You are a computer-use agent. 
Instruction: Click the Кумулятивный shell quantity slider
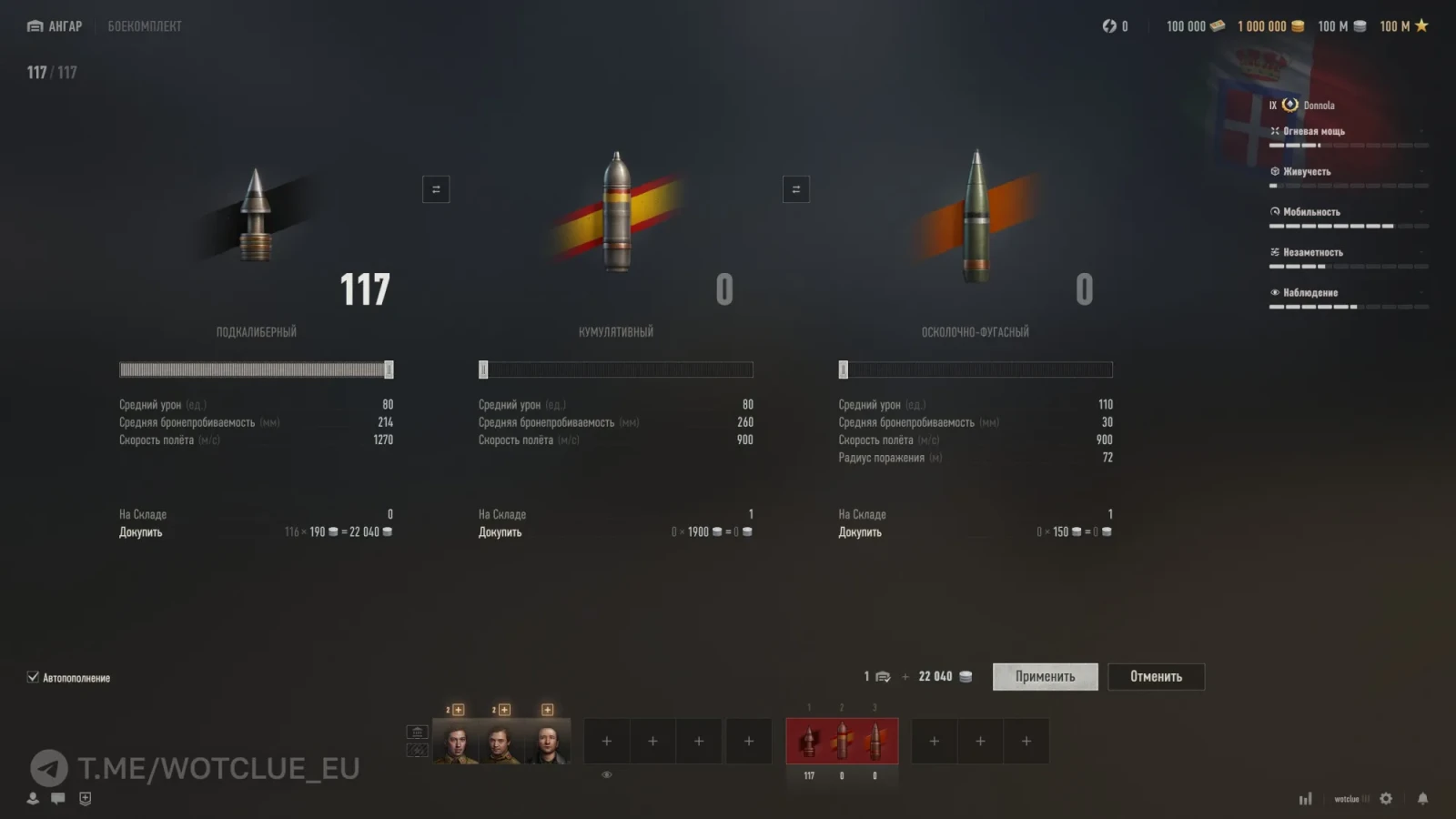pyautogui.click(x=616, y=369)
